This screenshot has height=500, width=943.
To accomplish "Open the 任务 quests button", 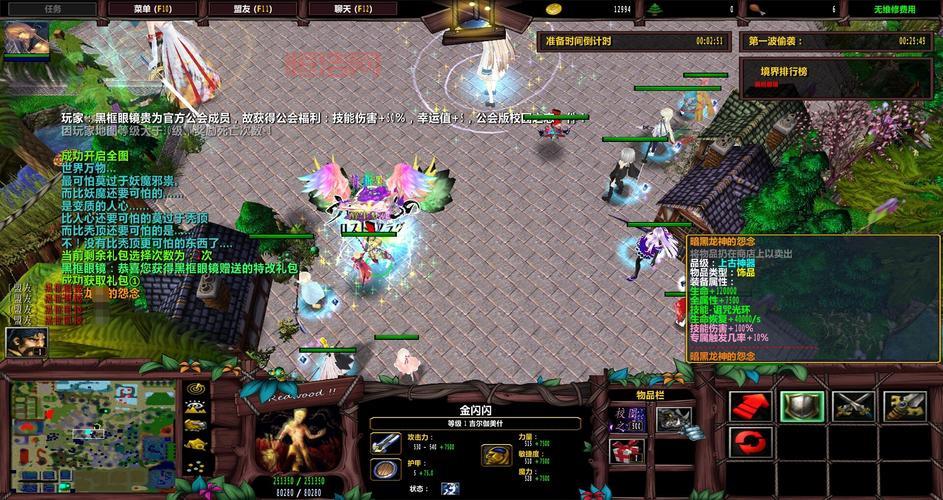I will [x=52, y=8].
